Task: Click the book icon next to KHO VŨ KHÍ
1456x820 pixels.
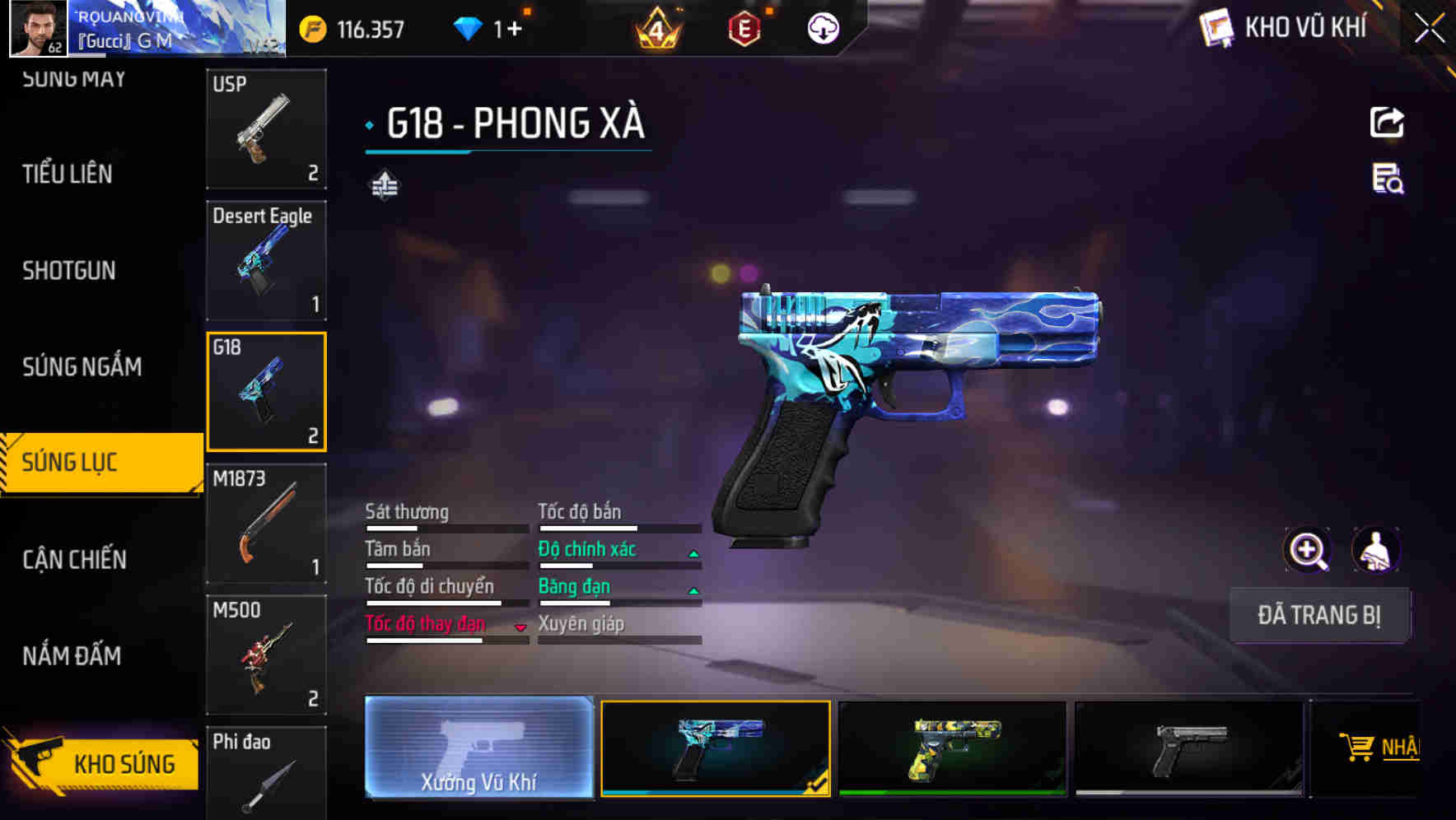Action: 1214,27
